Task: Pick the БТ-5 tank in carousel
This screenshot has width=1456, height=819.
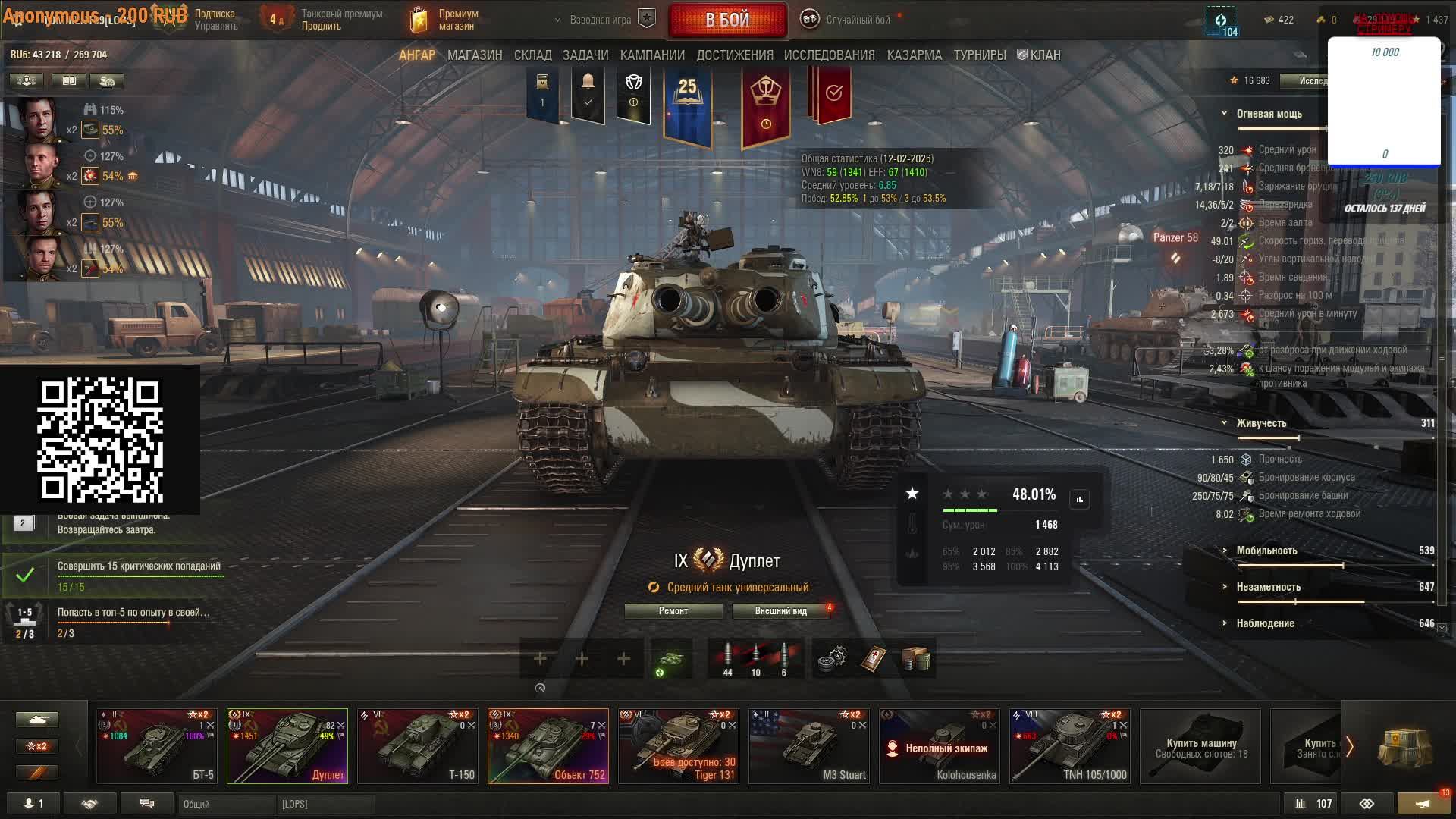Action: (156, 745)
